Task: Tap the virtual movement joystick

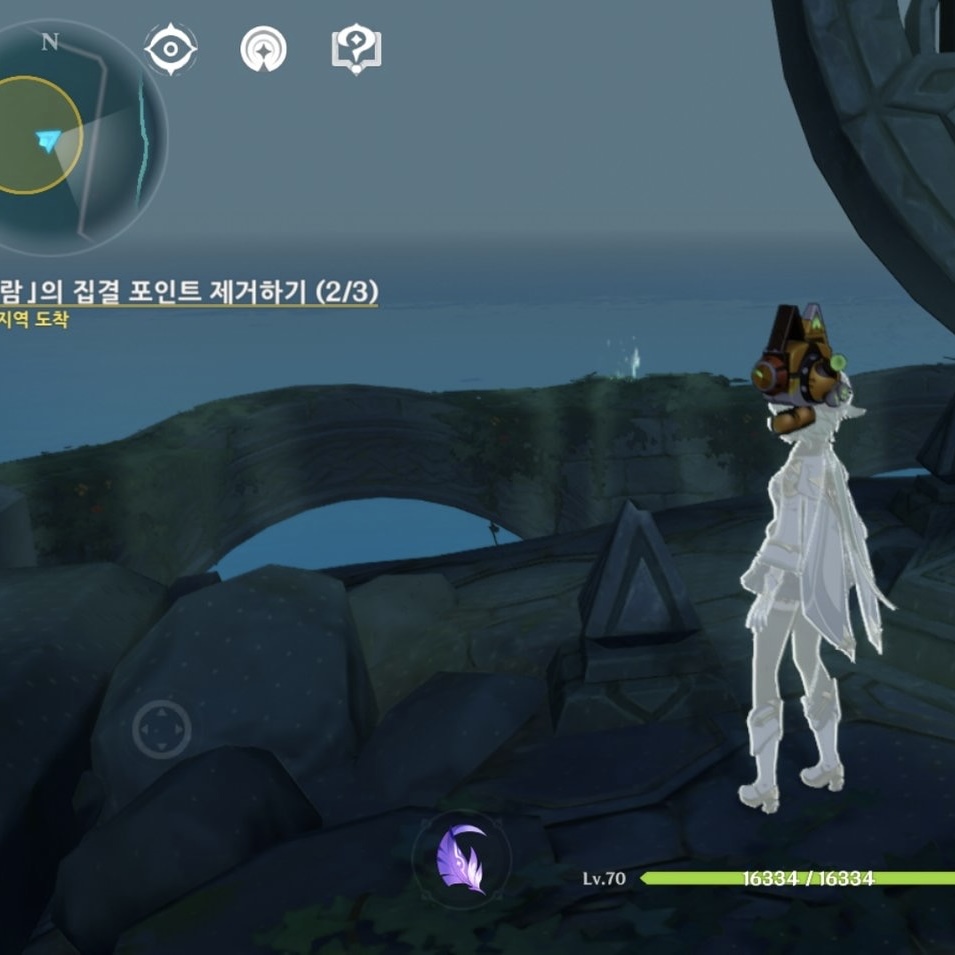Action: [162, 728]
